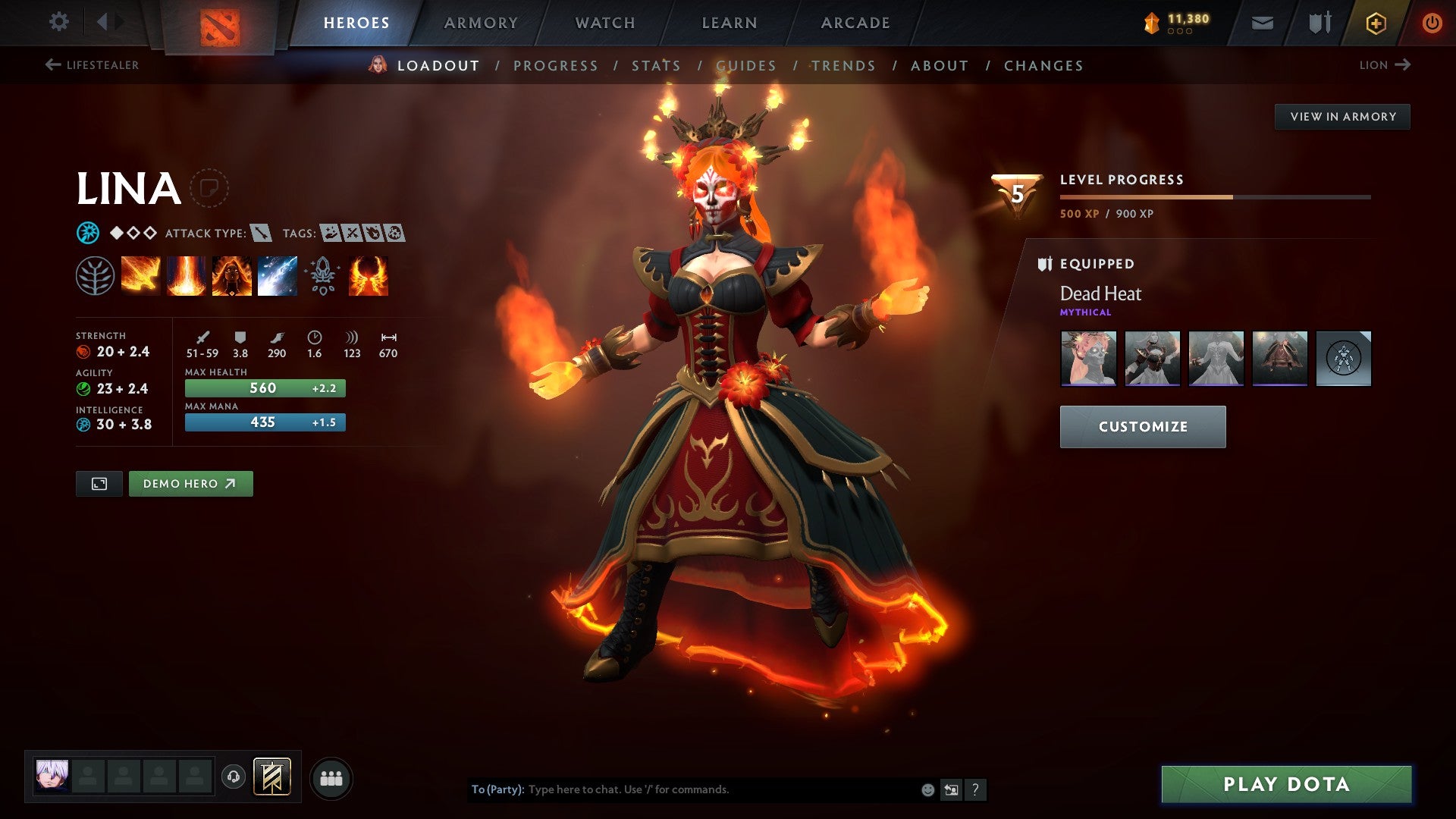Switch to the STATS tab
This screenshot has height=819, width=1456.
(657, 65)
